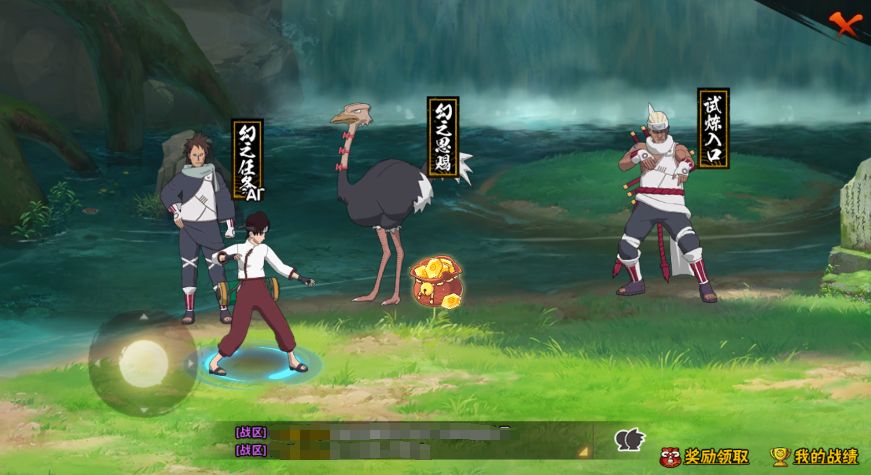871x475 pixels.
Task: Select the 幻之任务 mission banner
Action: coord(247,158)
